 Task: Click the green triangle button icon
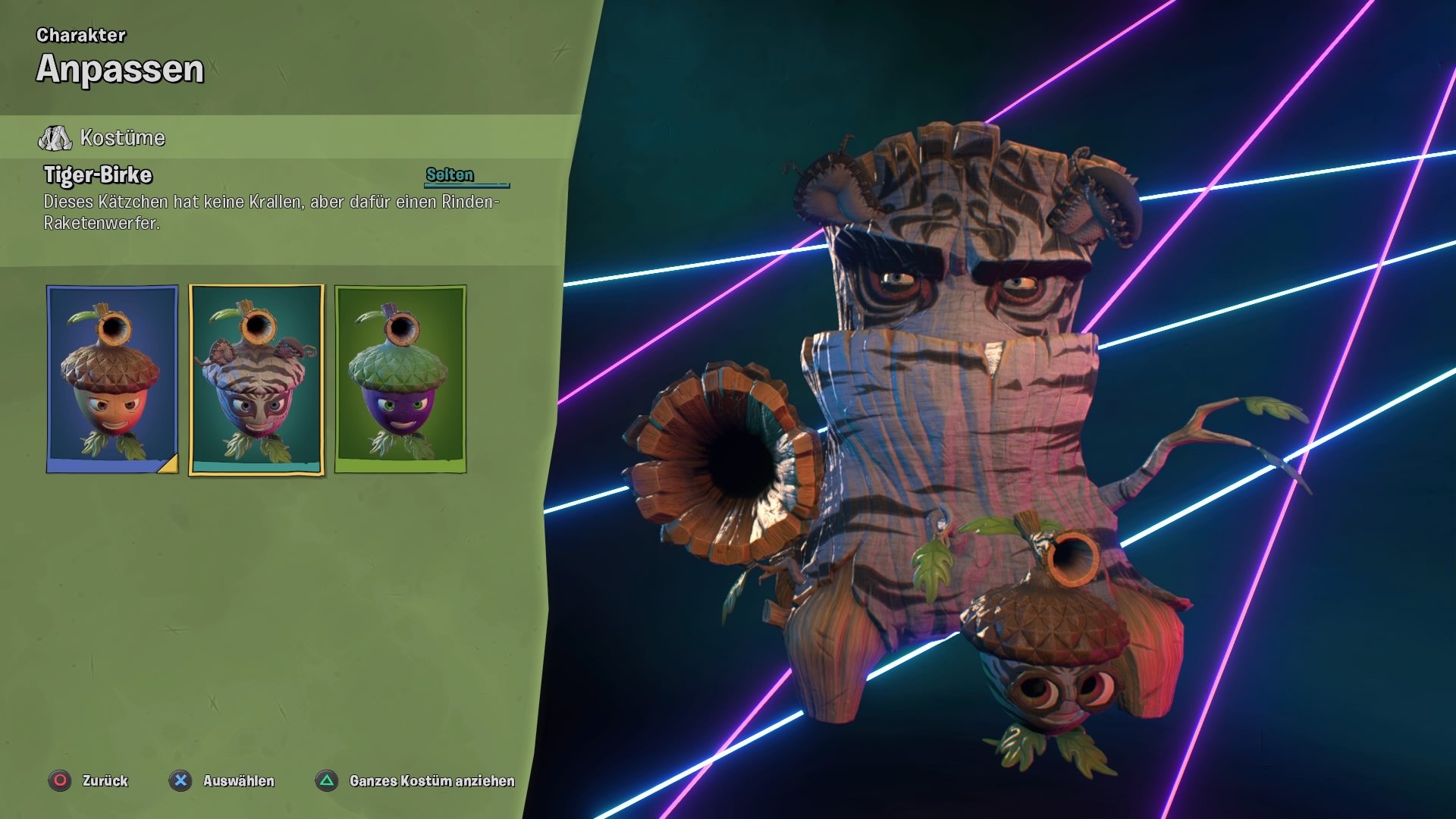coord(326,780)
